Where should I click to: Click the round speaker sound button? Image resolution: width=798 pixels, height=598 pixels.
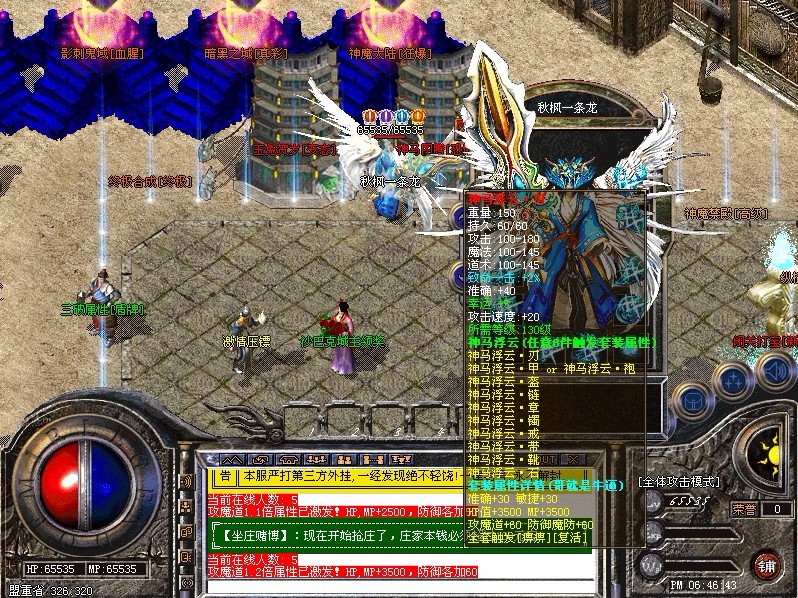tap(775, 371)
